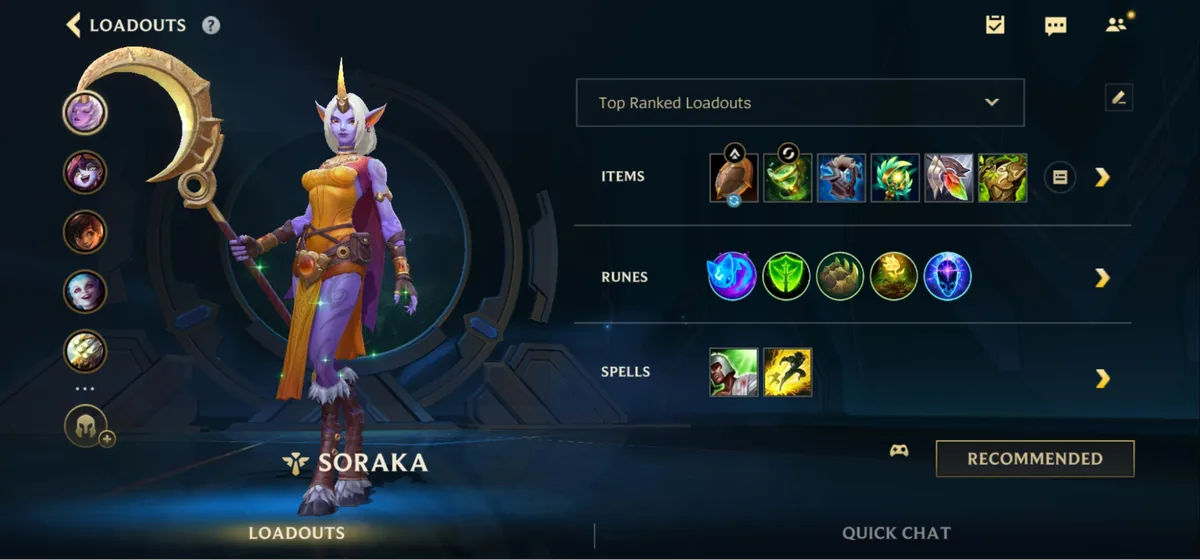The image size is (1200, 560).
Task: Select the Loadouts tab
Action: [x=297, y=533]
